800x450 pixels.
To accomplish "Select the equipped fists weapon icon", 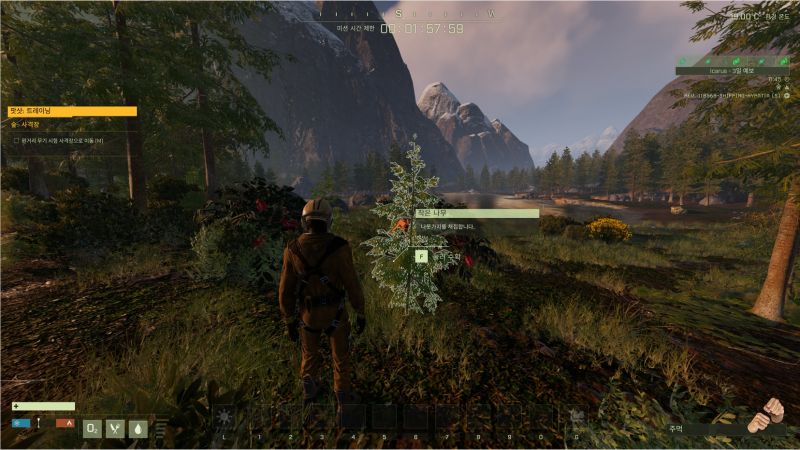I will tap(765, 415).
